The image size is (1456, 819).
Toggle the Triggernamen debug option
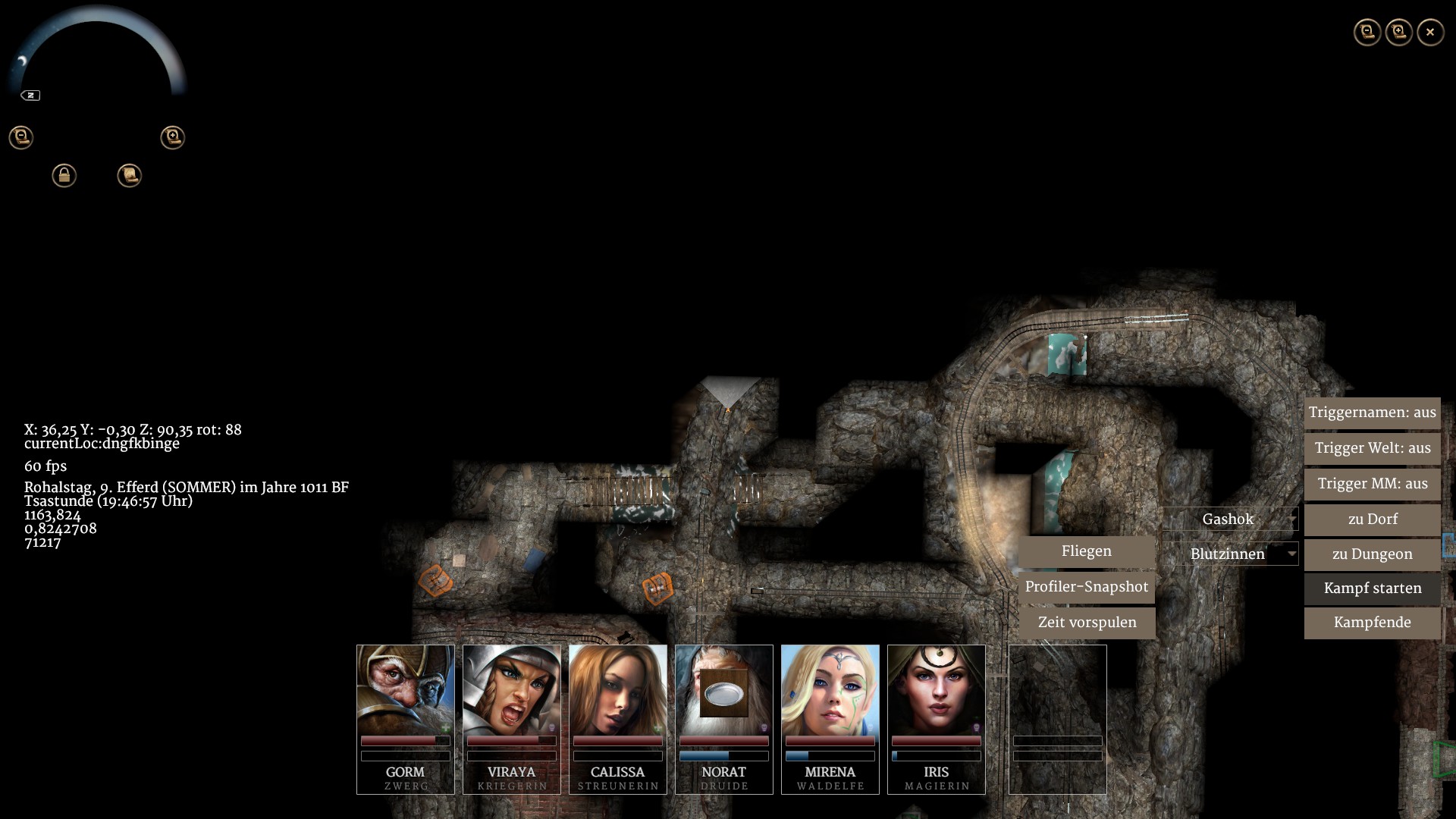1372,413
